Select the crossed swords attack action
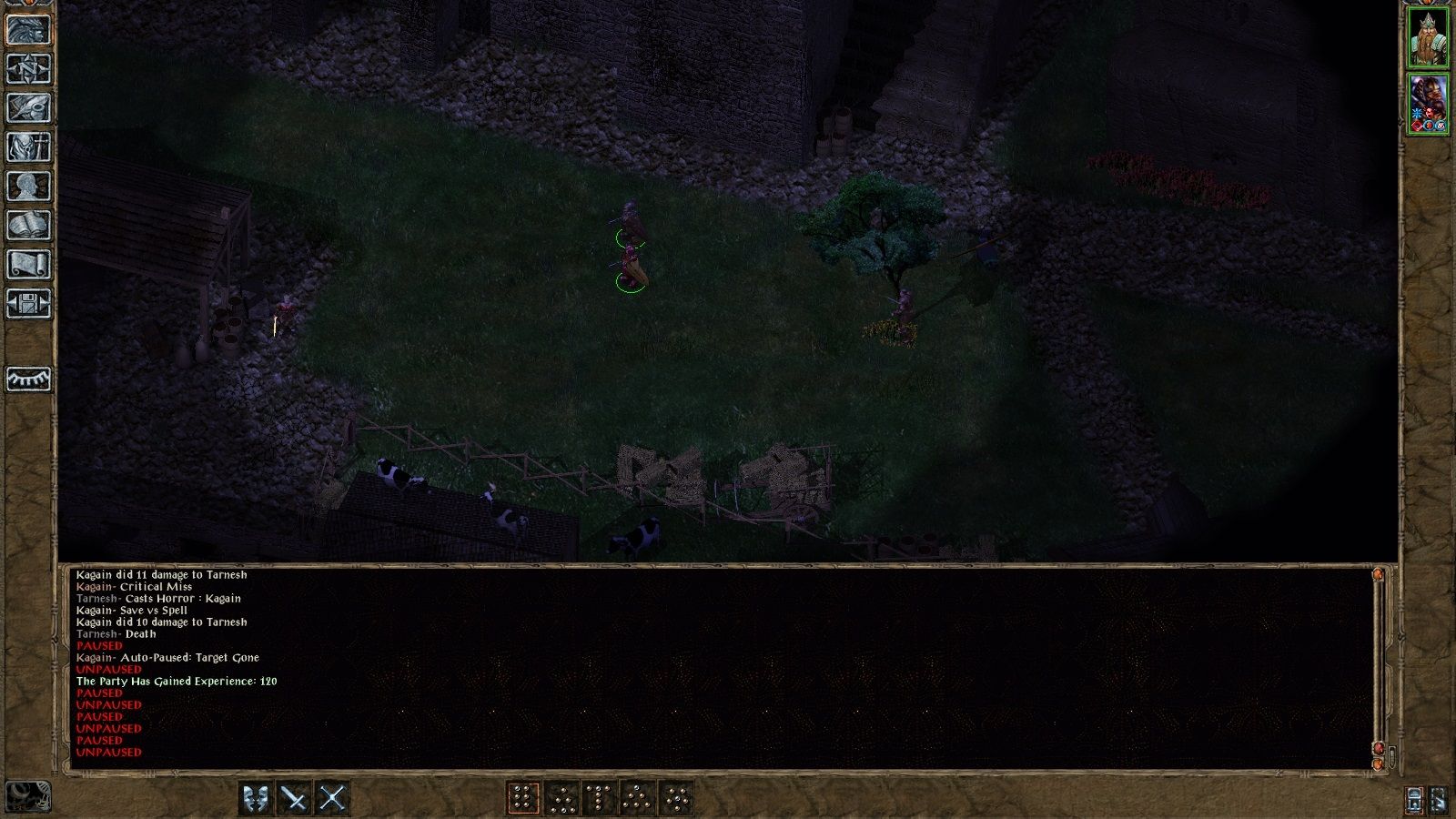Image resolution: width=1456 pixels, height=819 pixels. (x=295, y=798)
